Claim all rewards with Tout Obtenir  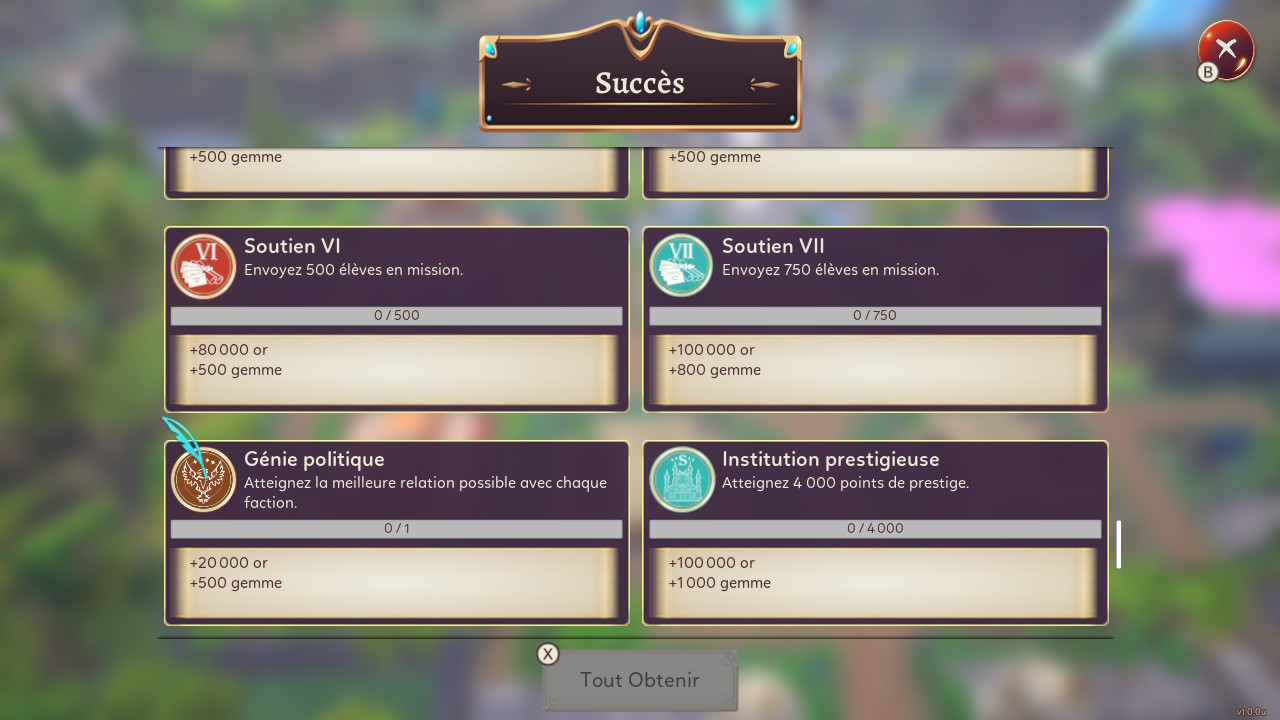click(640, 680)
